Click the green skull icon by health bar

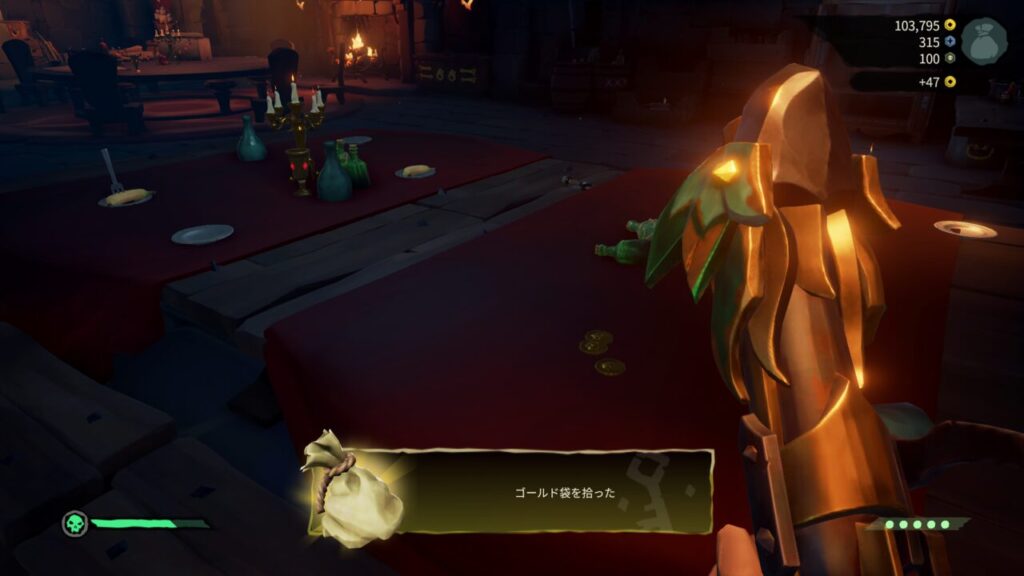(74, 523)
